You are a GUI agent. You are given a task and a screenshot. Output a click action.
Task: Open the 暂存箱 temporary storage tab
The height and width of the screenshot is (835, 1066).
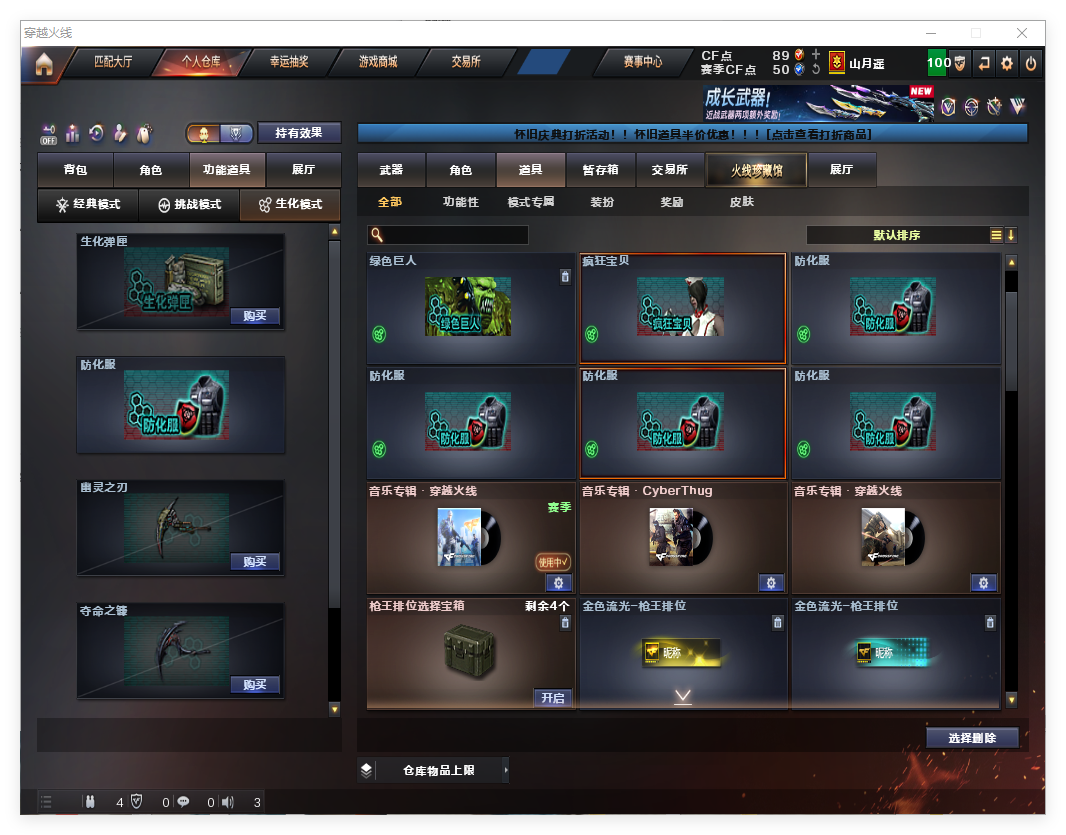600,170
